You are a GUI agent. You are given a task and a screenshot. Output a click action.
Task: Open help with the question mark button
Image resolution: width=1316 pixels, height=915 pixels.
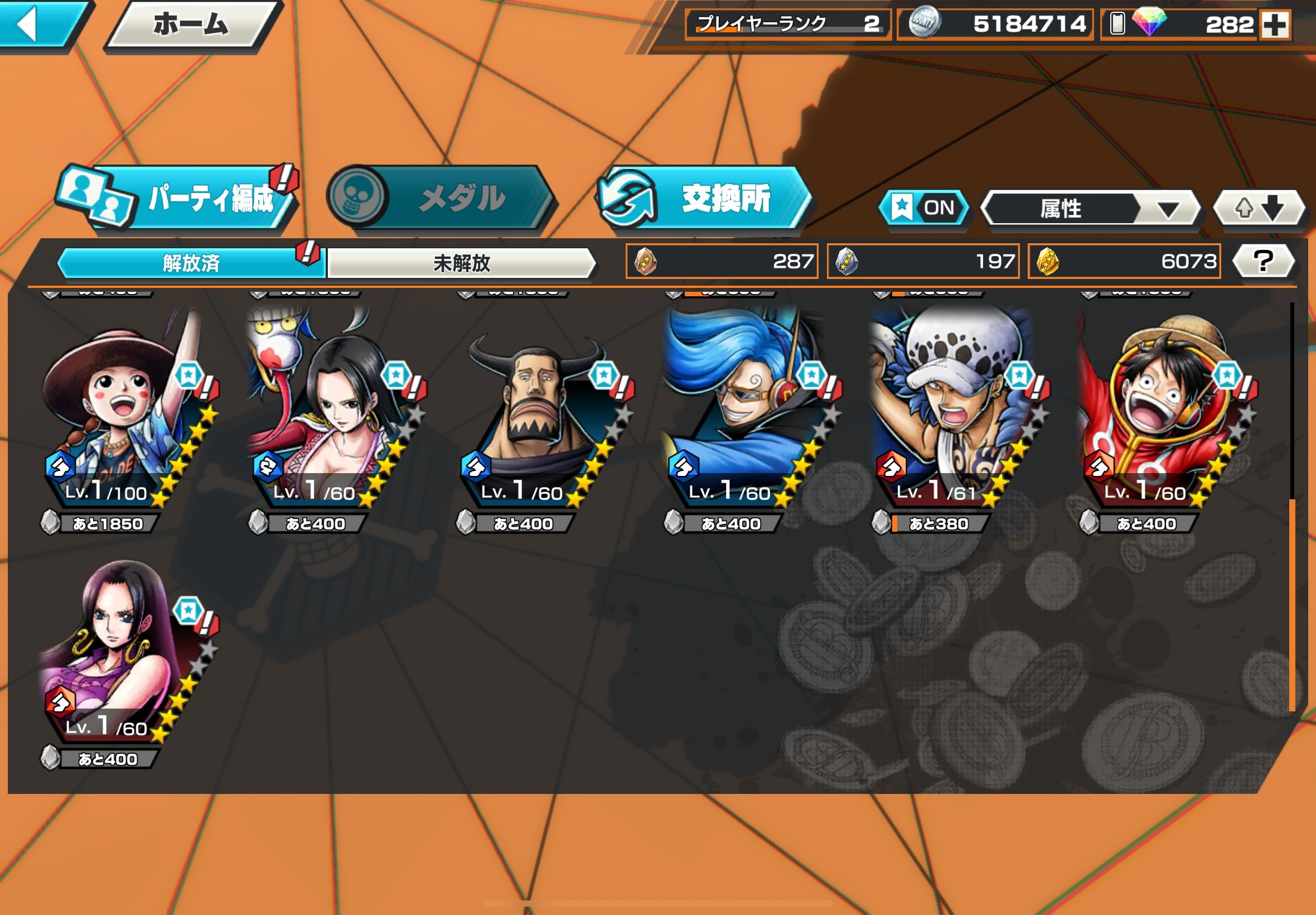1262,262
